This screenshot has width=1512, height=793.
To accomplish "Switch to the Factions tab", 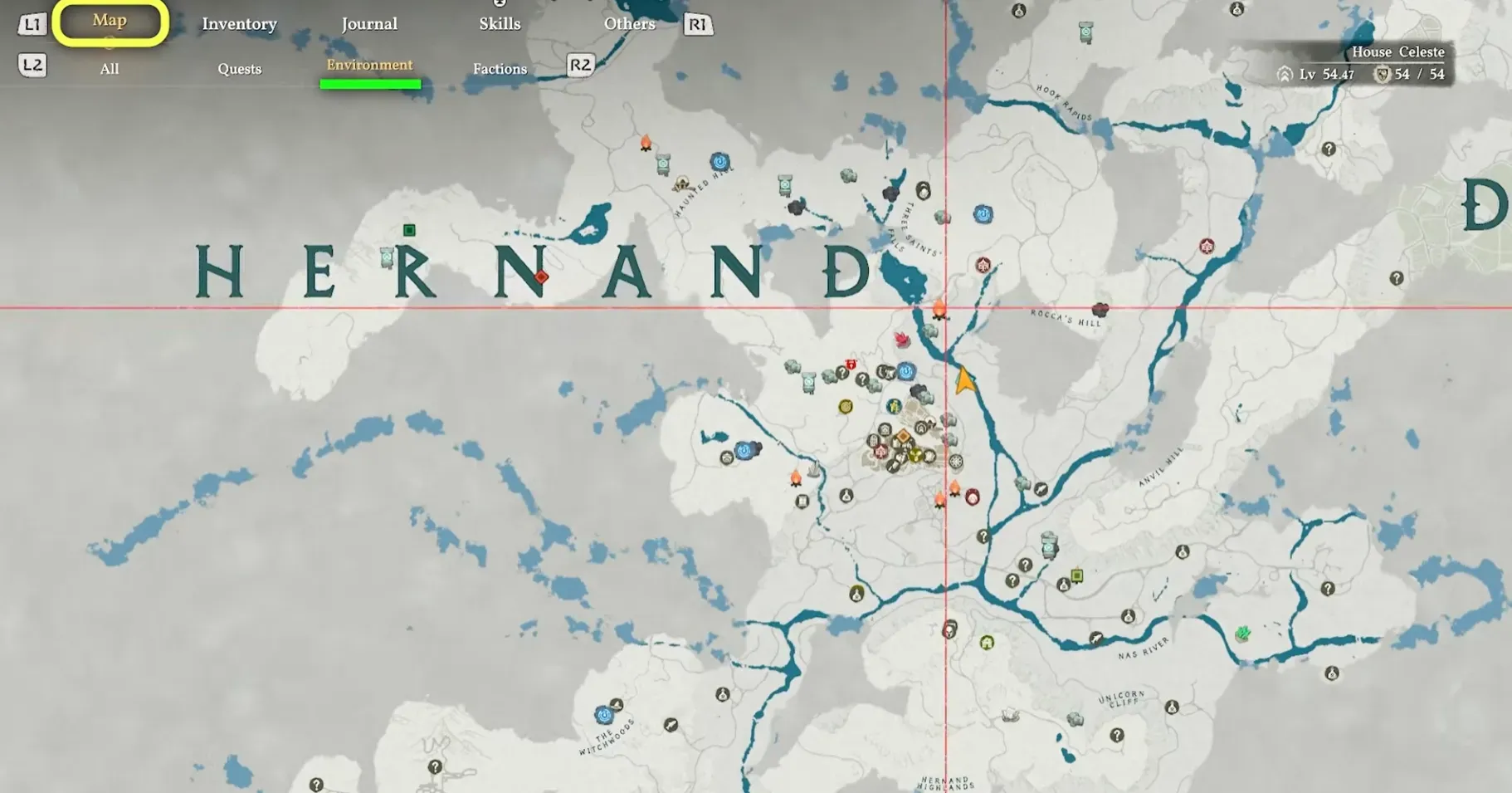I will pos(500,68).
